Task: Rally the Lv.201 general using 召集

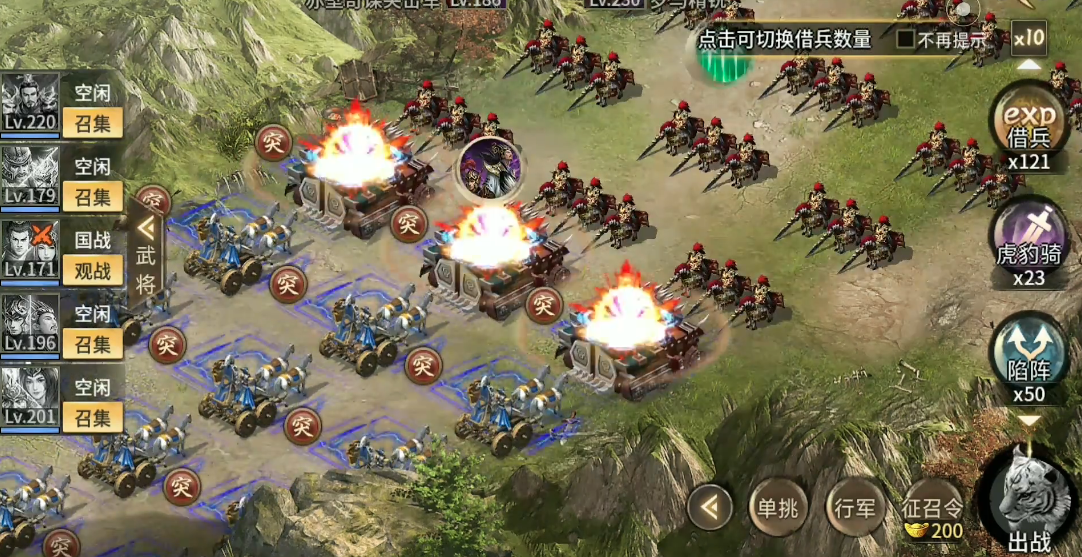Action: (92, 417)
